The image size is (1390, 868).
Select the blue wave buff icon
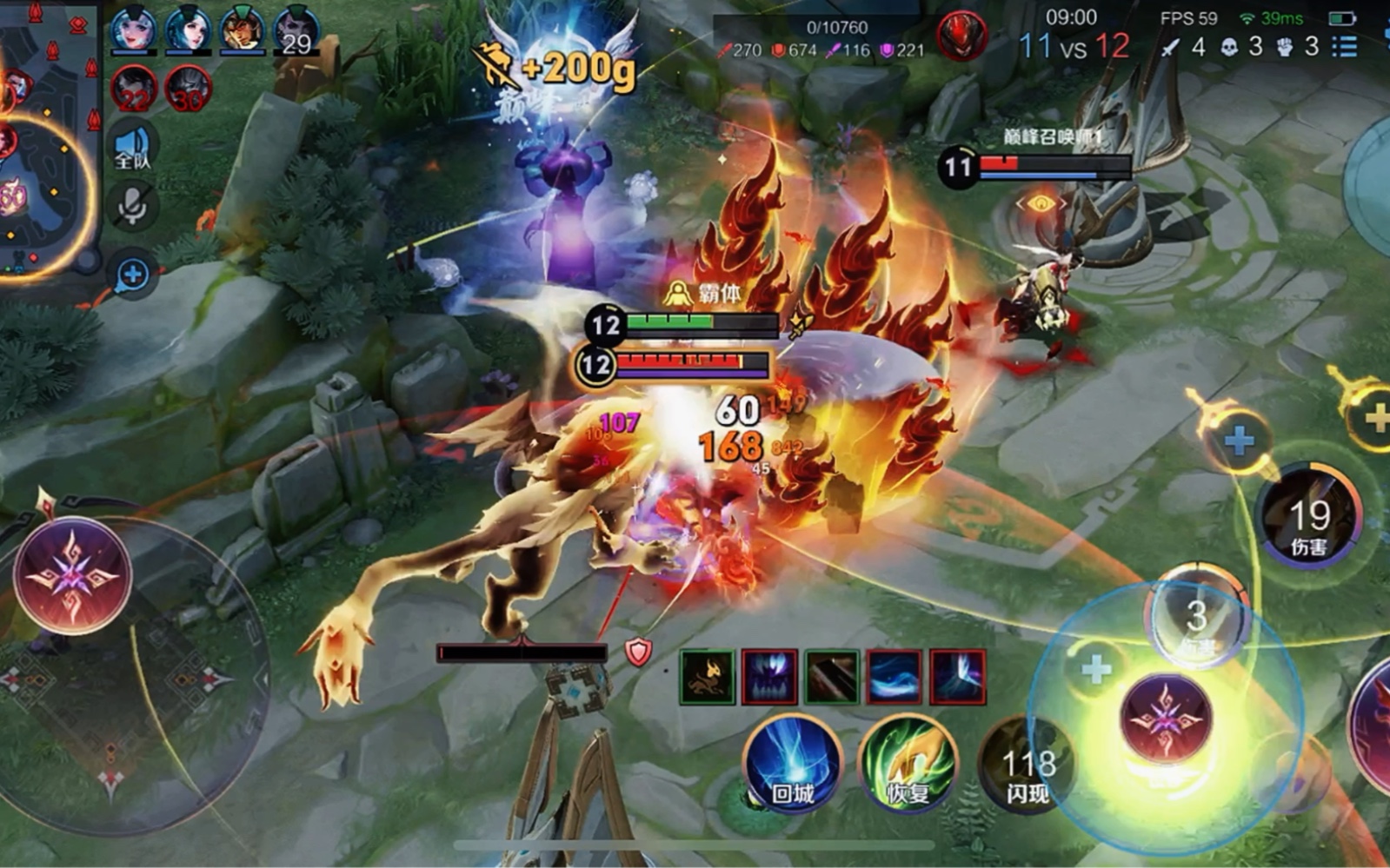tap(895, 676)
